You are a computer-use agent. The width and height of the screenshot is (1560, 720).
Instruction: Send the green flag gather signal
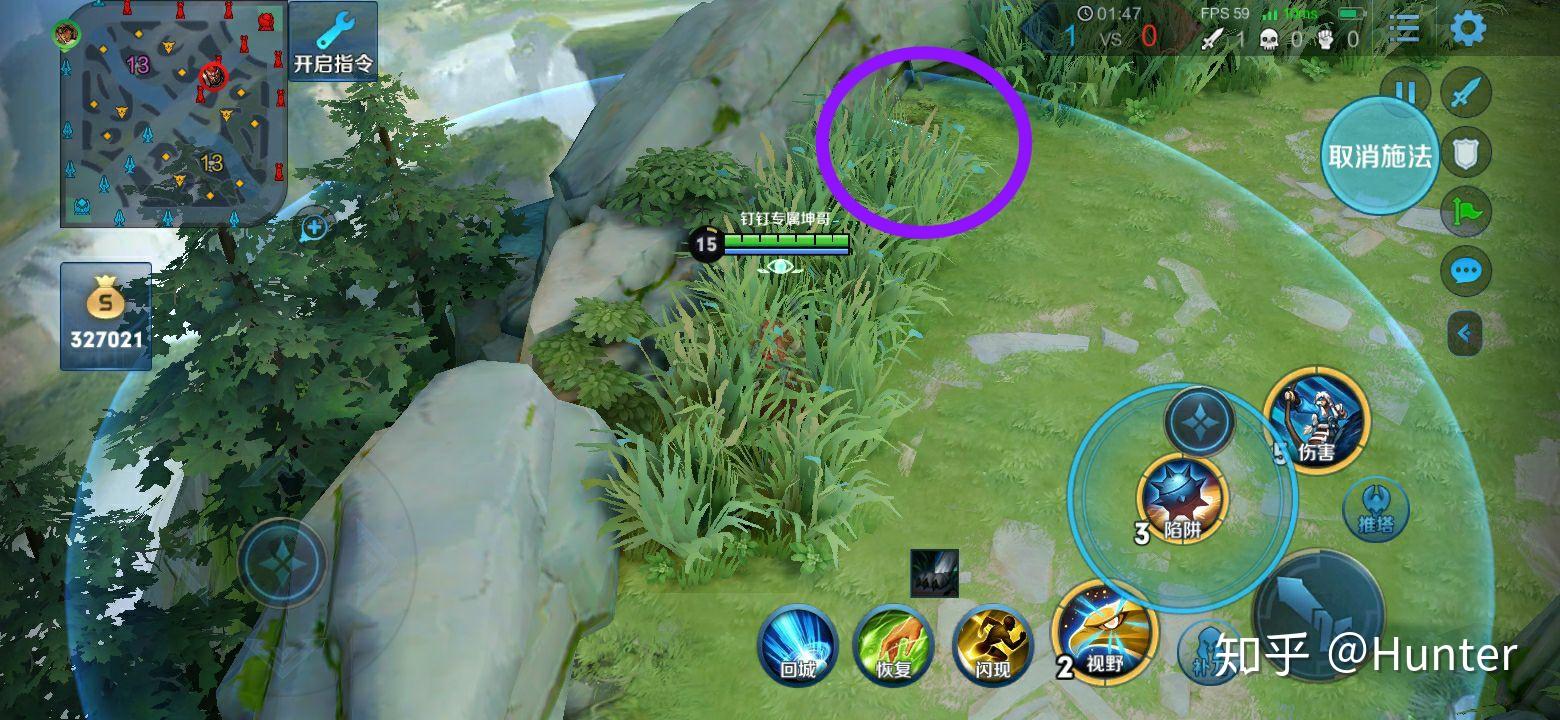pyautogui.click(x=1466, y=212)
